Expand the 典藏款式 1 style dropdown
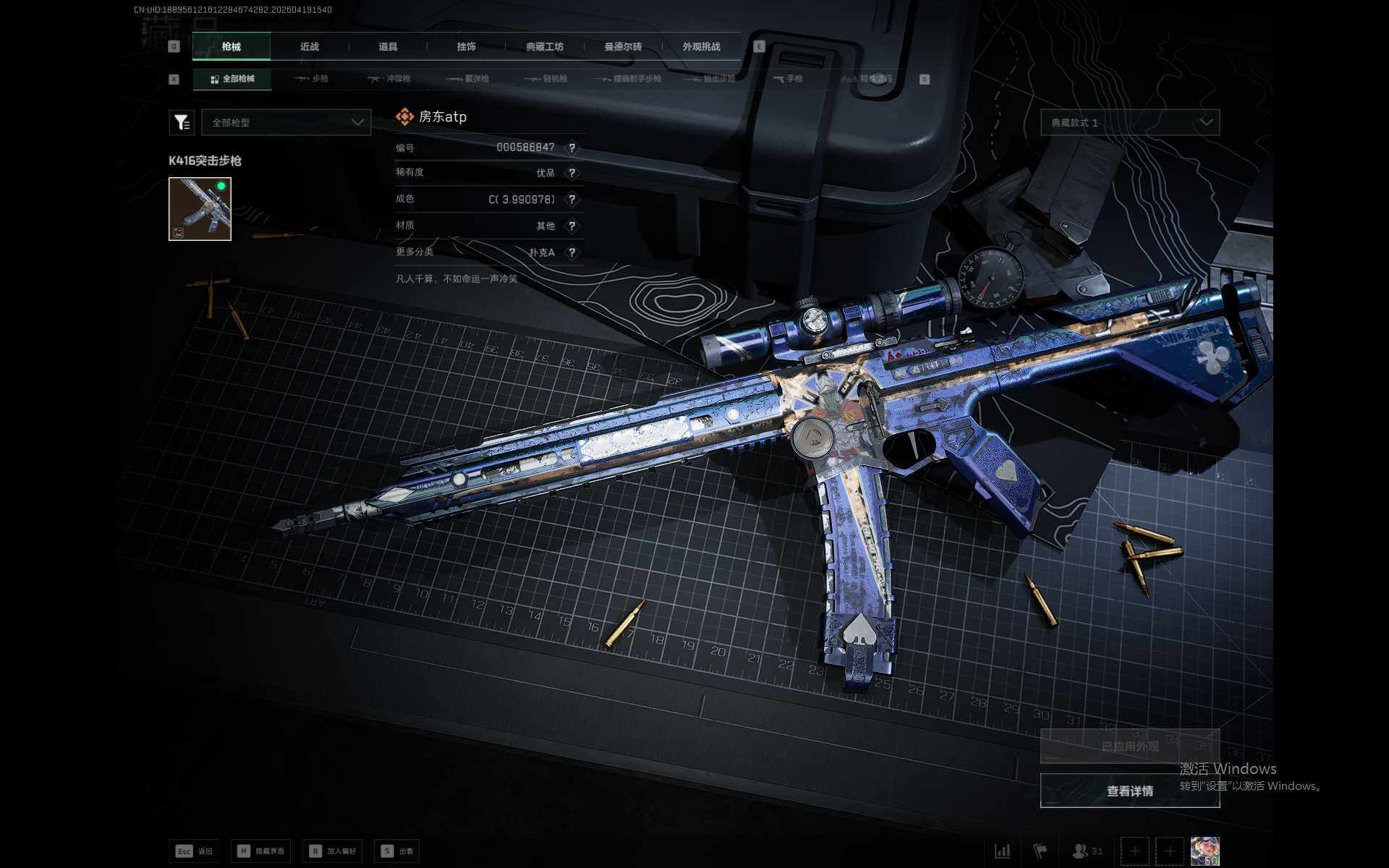 [x=1130, y=122]
